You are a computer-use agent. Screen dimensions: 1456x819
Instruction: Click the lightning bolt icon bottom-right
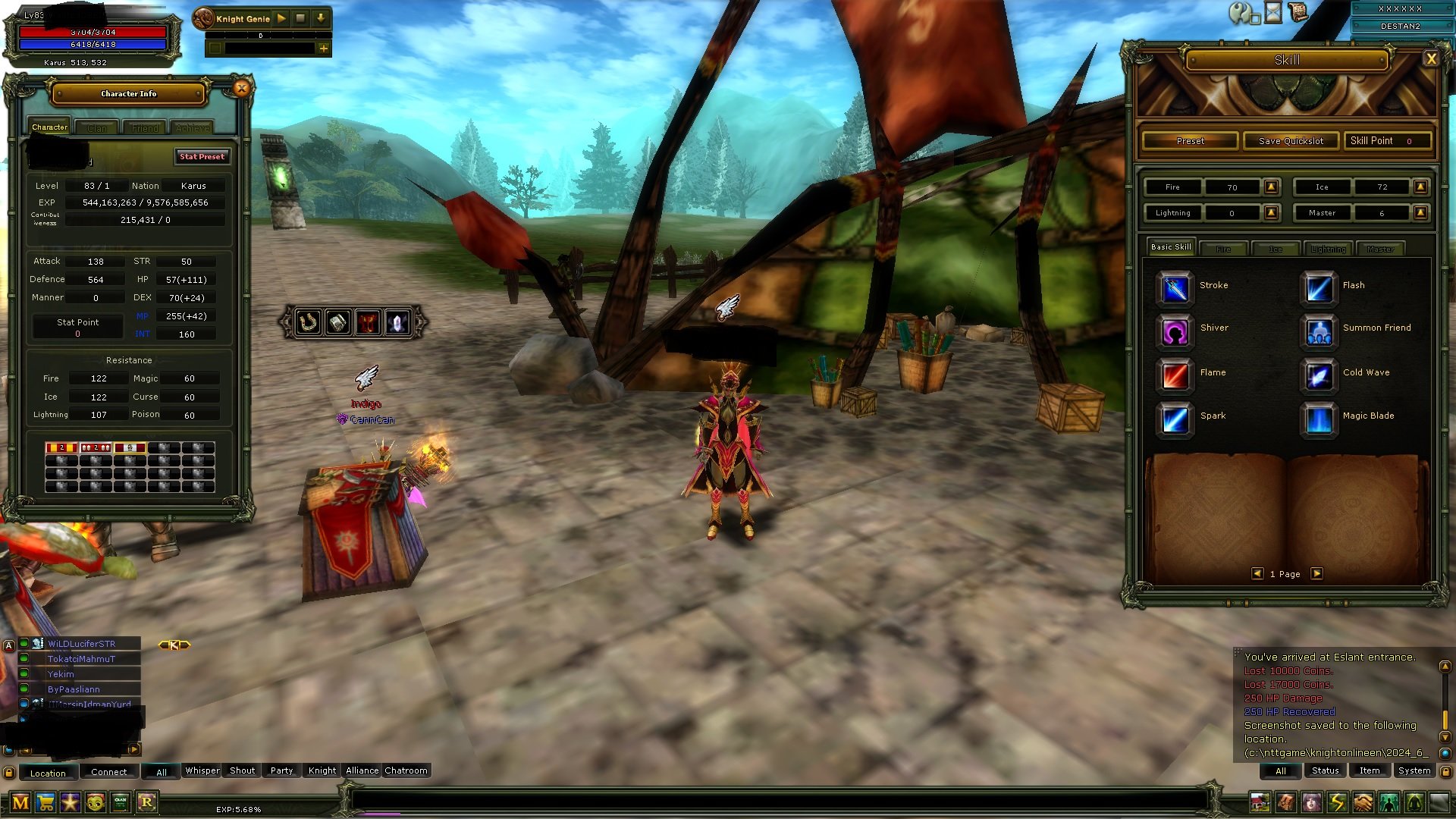pyautogui.click(x=1338, y=800)
